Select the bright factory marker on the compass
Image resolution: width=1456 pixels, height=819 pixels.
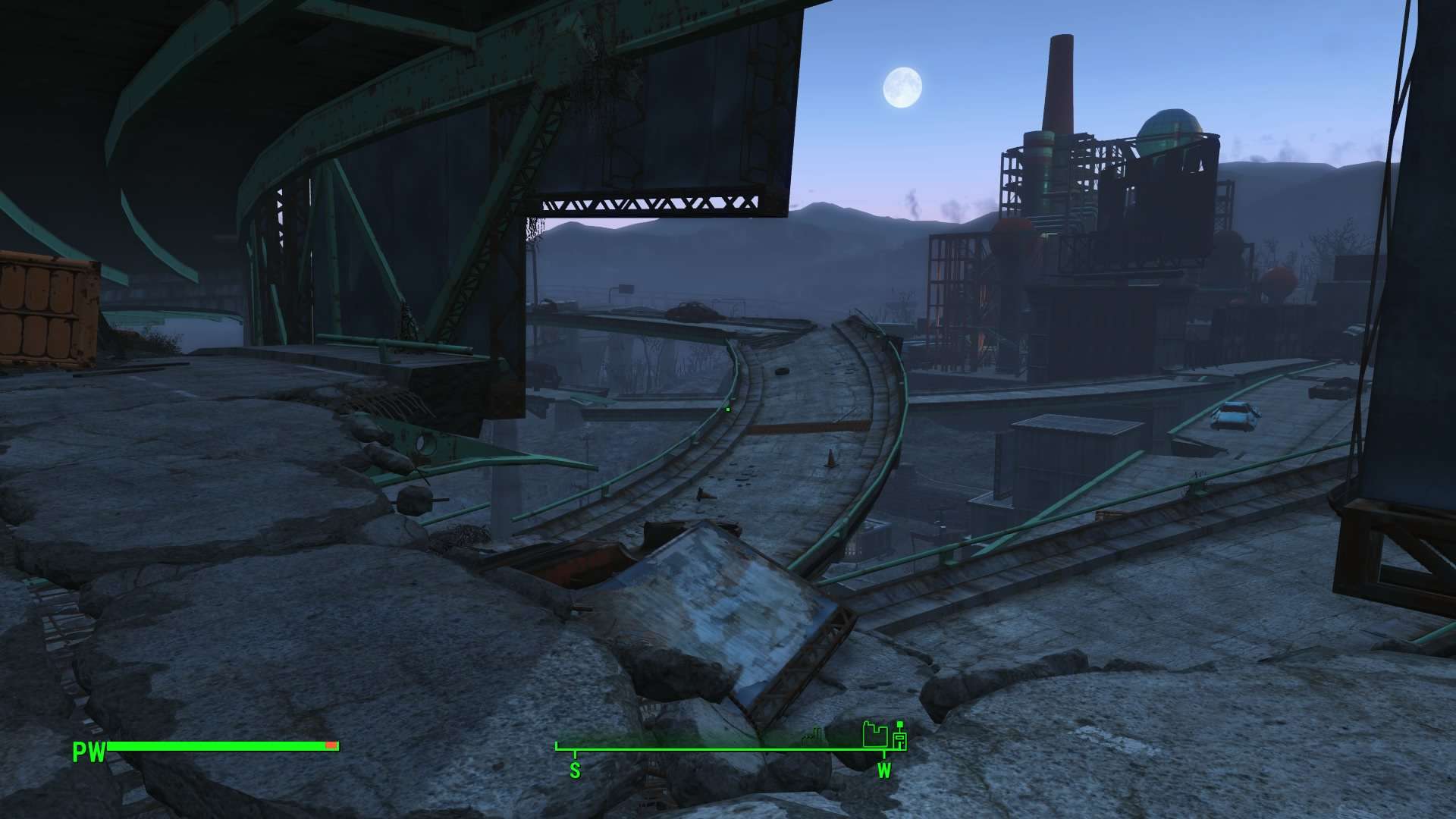click(874, 735)
